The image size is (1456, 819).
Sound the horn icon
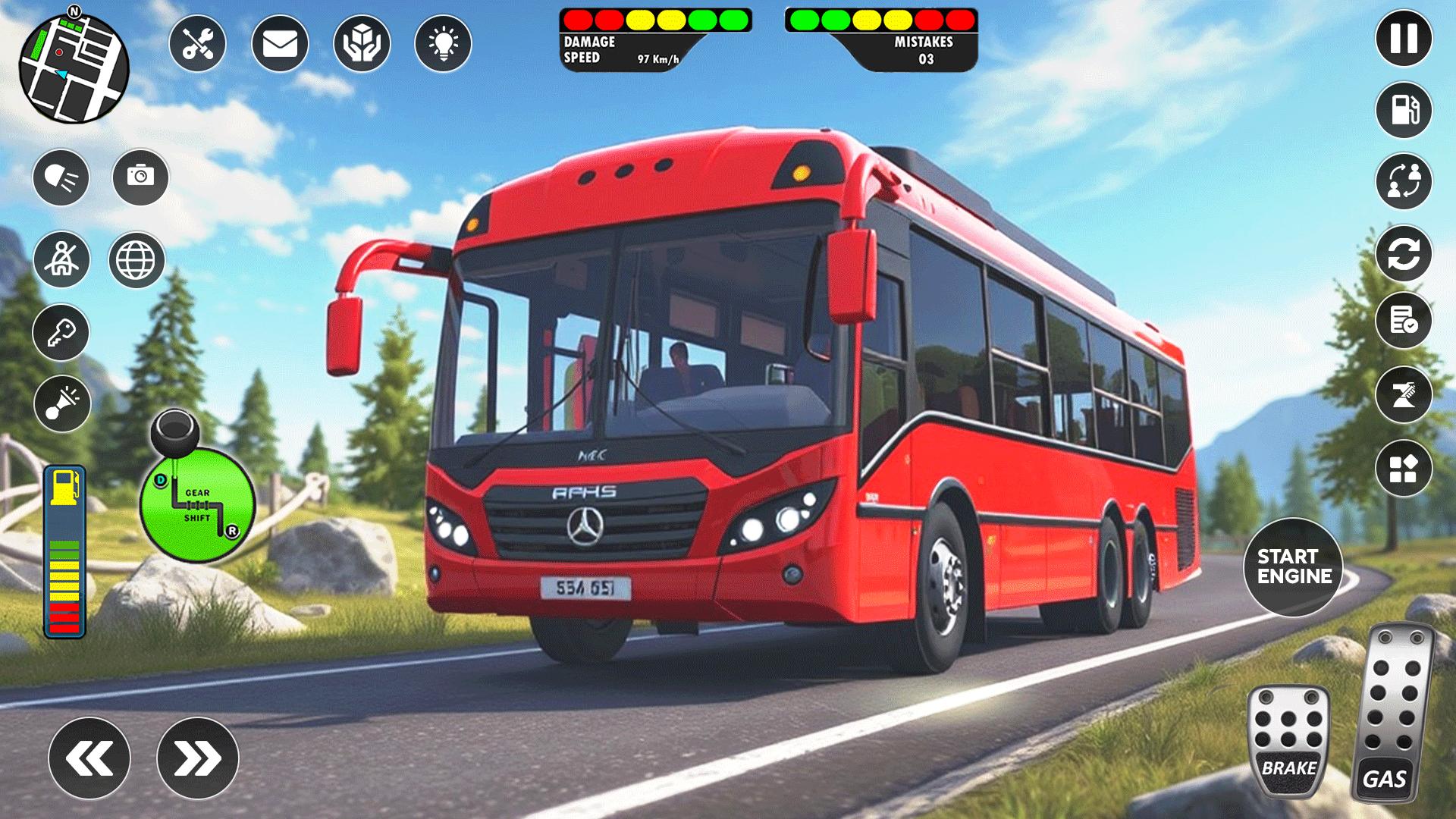62,403
